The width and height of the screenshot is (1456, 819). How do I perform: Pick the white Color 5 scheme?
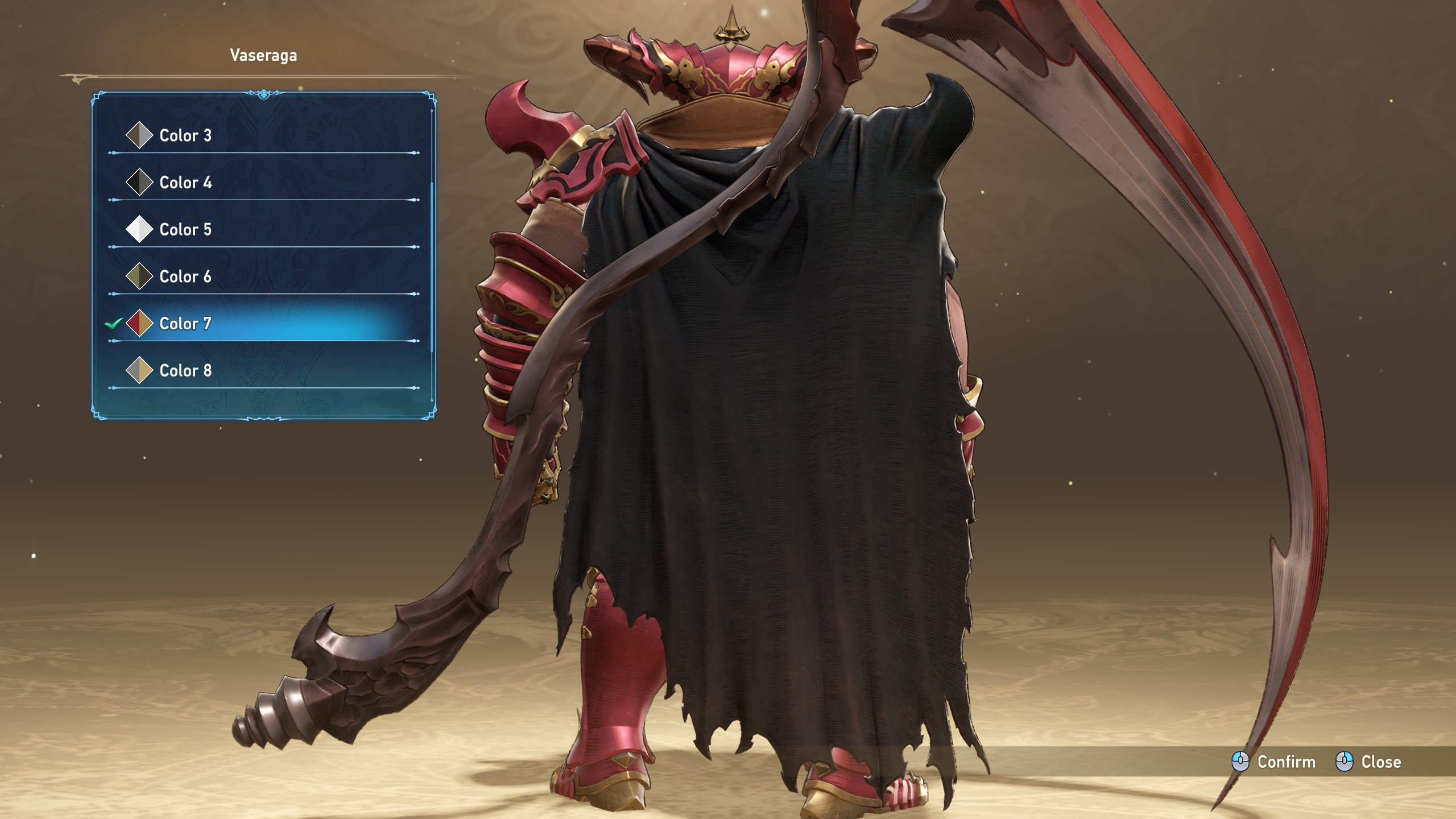pos(185,230)
